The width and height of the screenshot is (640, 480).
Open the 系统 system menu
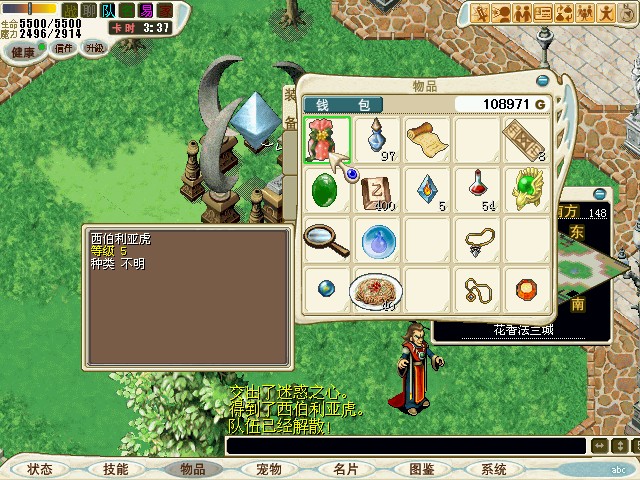pyautogui.click(x=494, y=468)
